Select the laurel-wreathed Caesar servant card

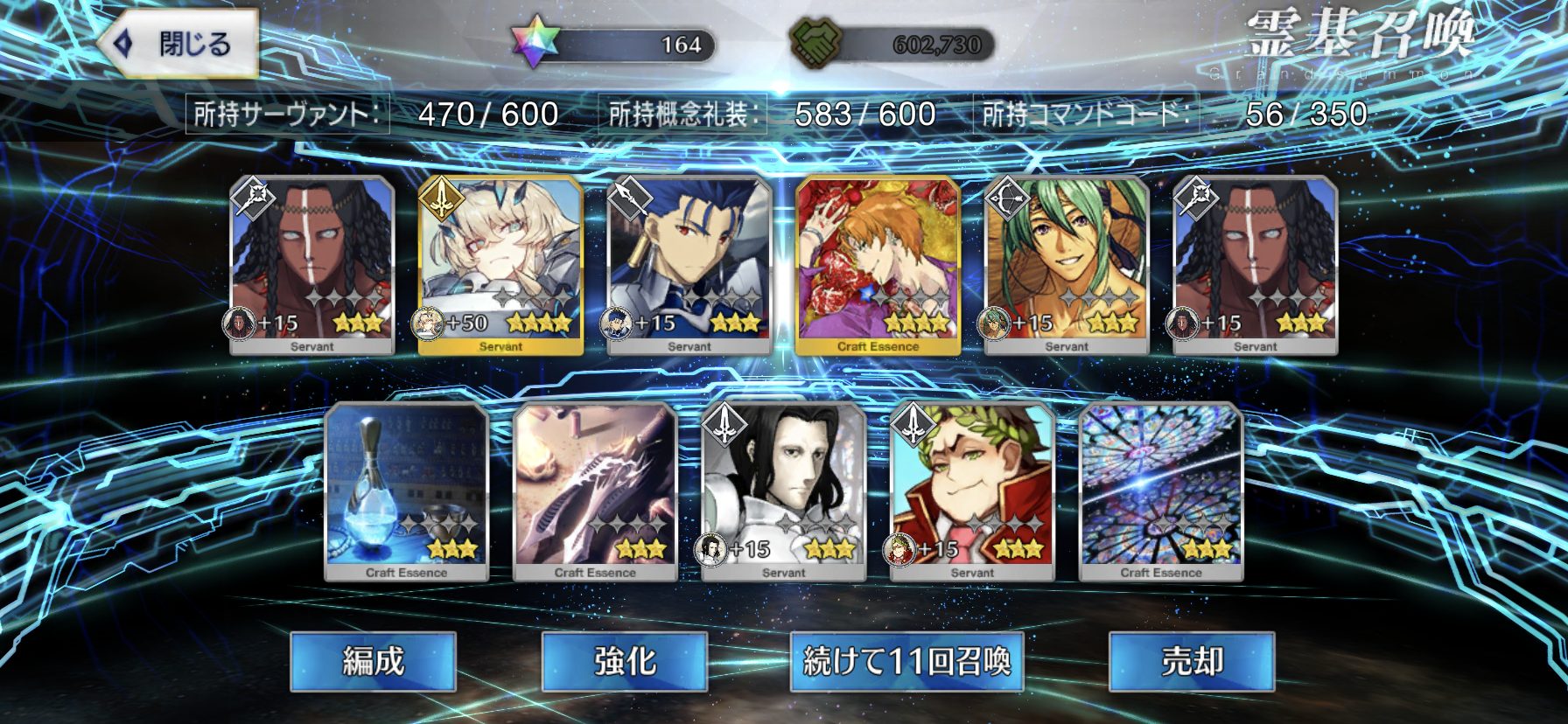972,491
